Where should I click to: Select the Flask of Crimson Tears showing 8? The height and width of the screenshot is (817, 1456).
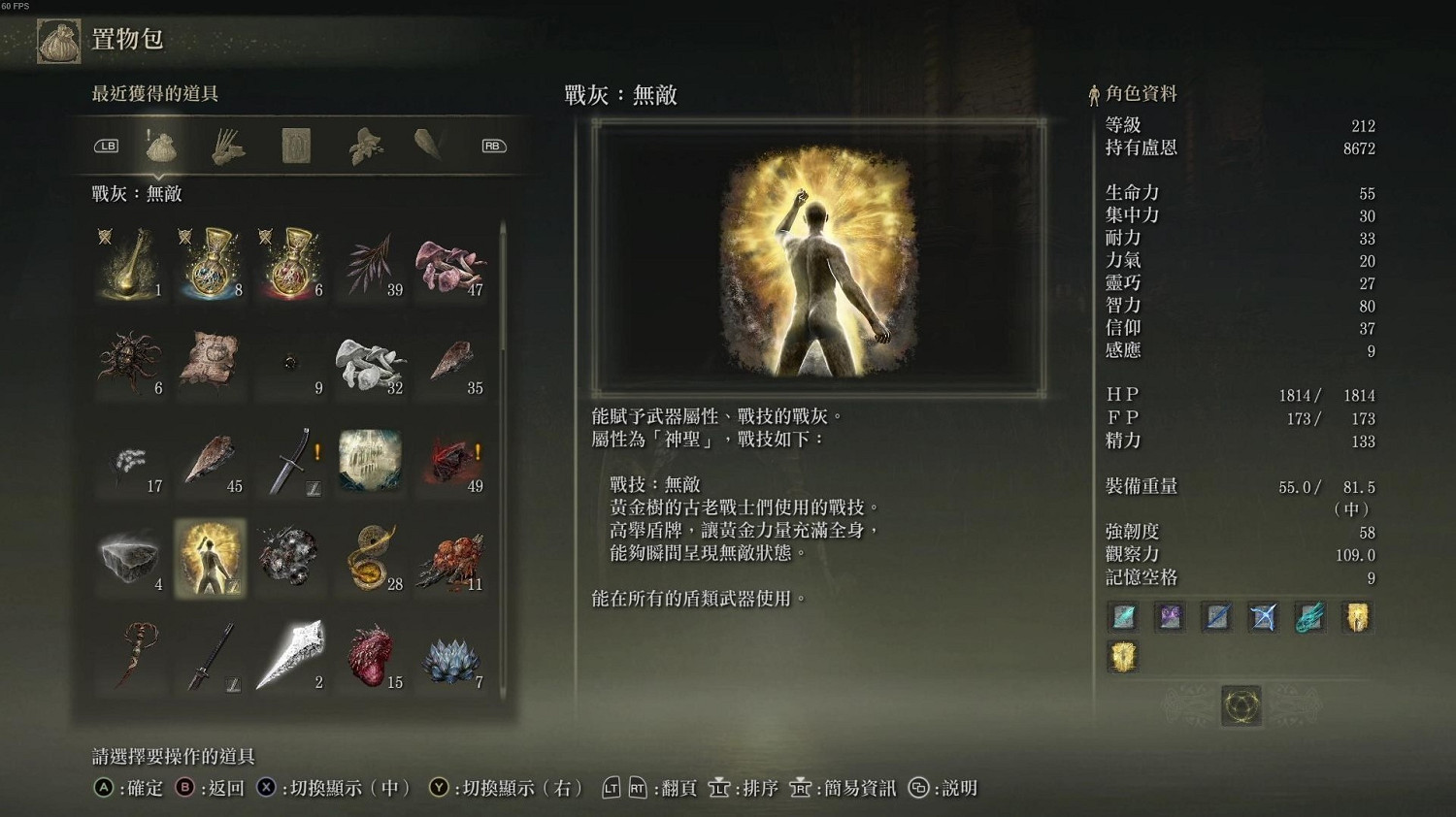212,264
